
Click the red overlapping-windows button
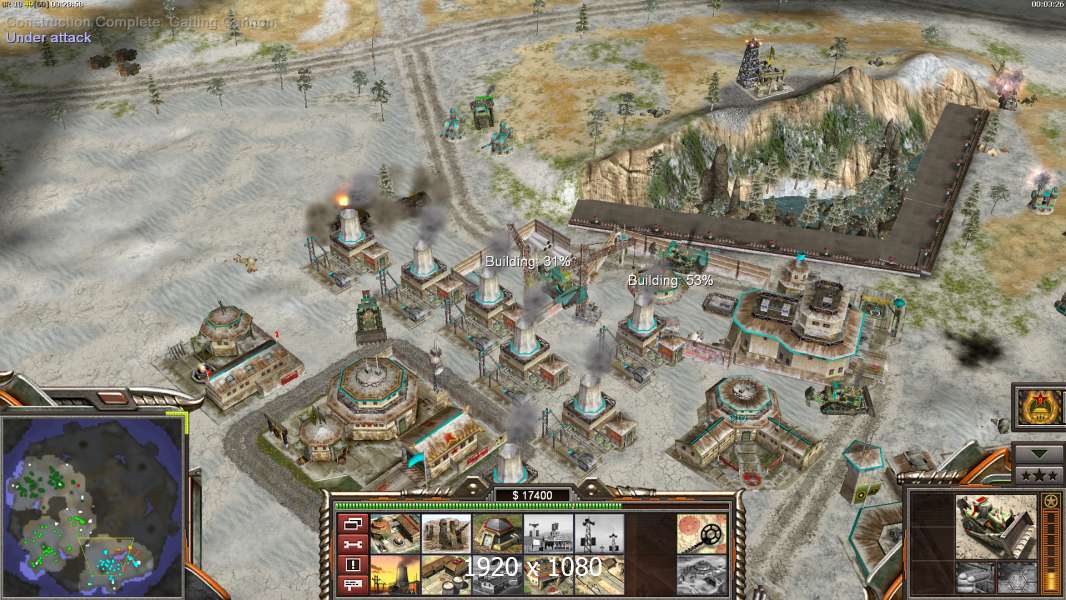click(353, 525)
